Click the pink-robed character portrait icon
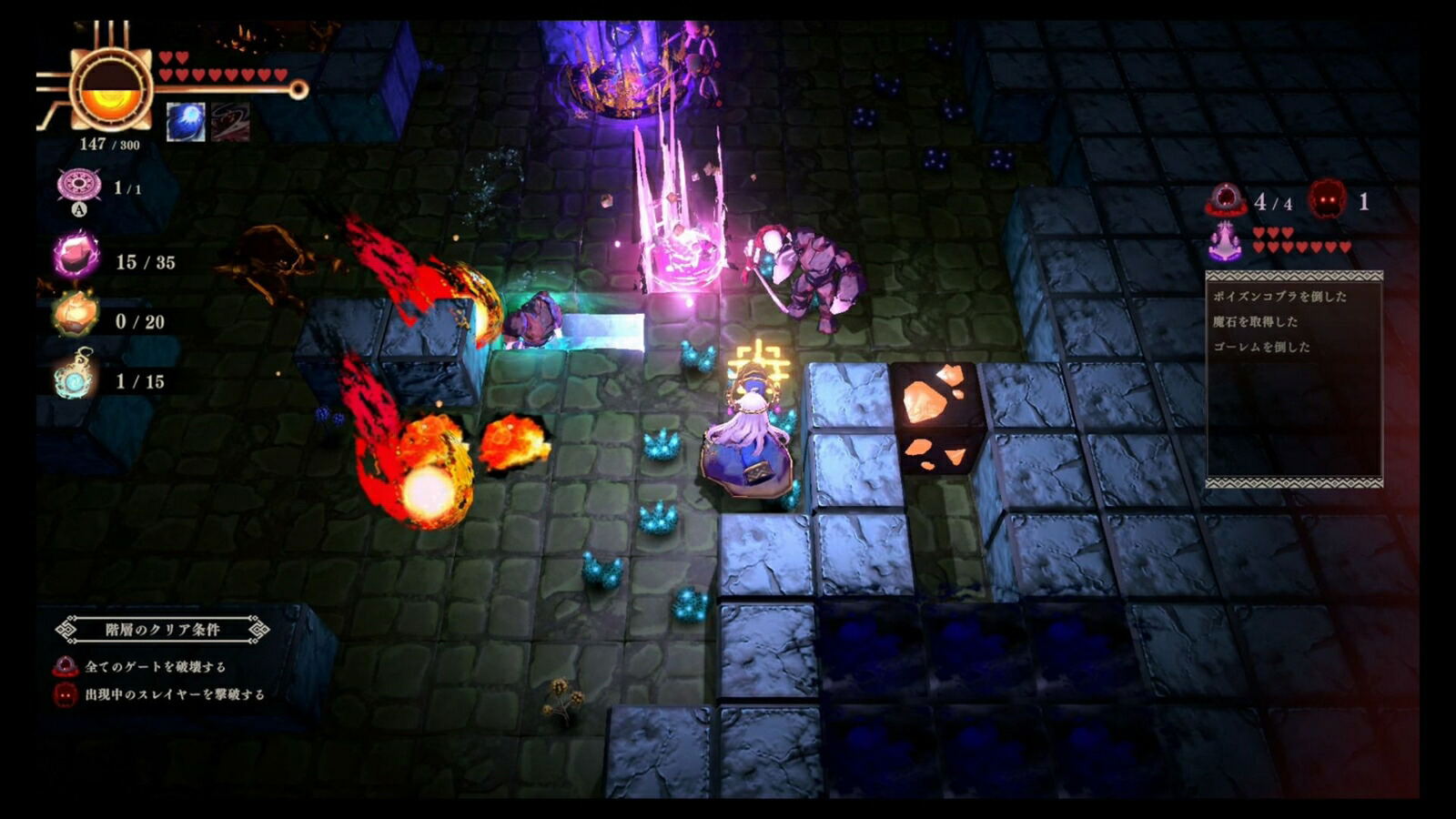This screenshot has width=1456, height=819. (1226, 241)
